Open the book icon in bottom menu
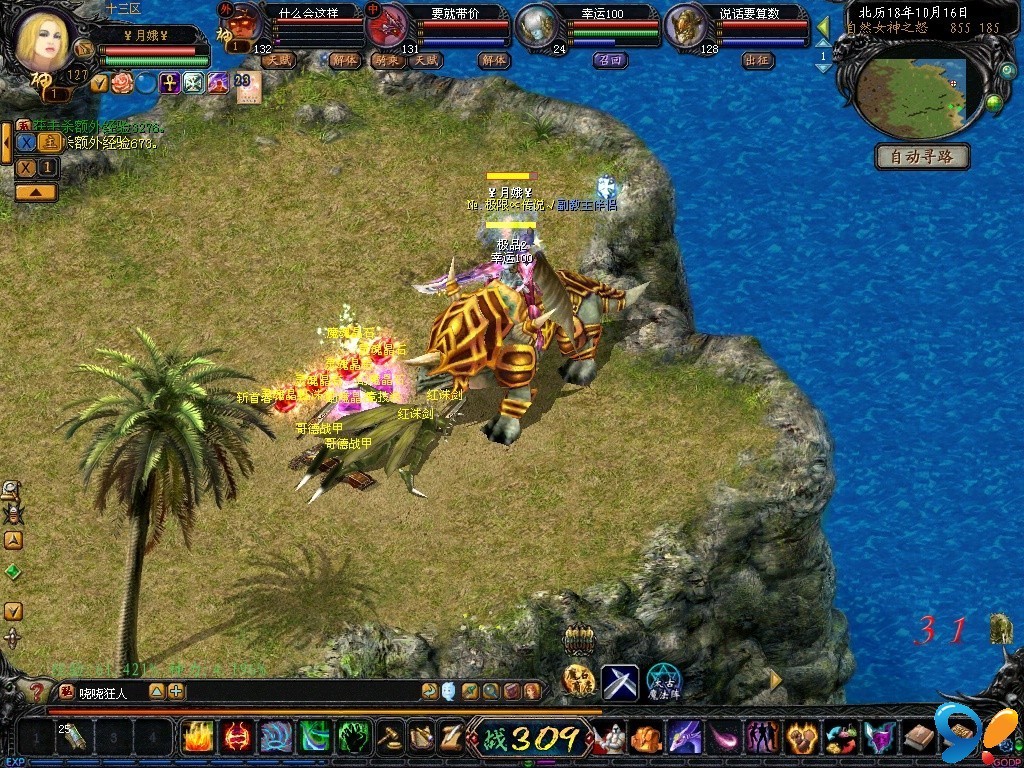 (x=918, y=738)
